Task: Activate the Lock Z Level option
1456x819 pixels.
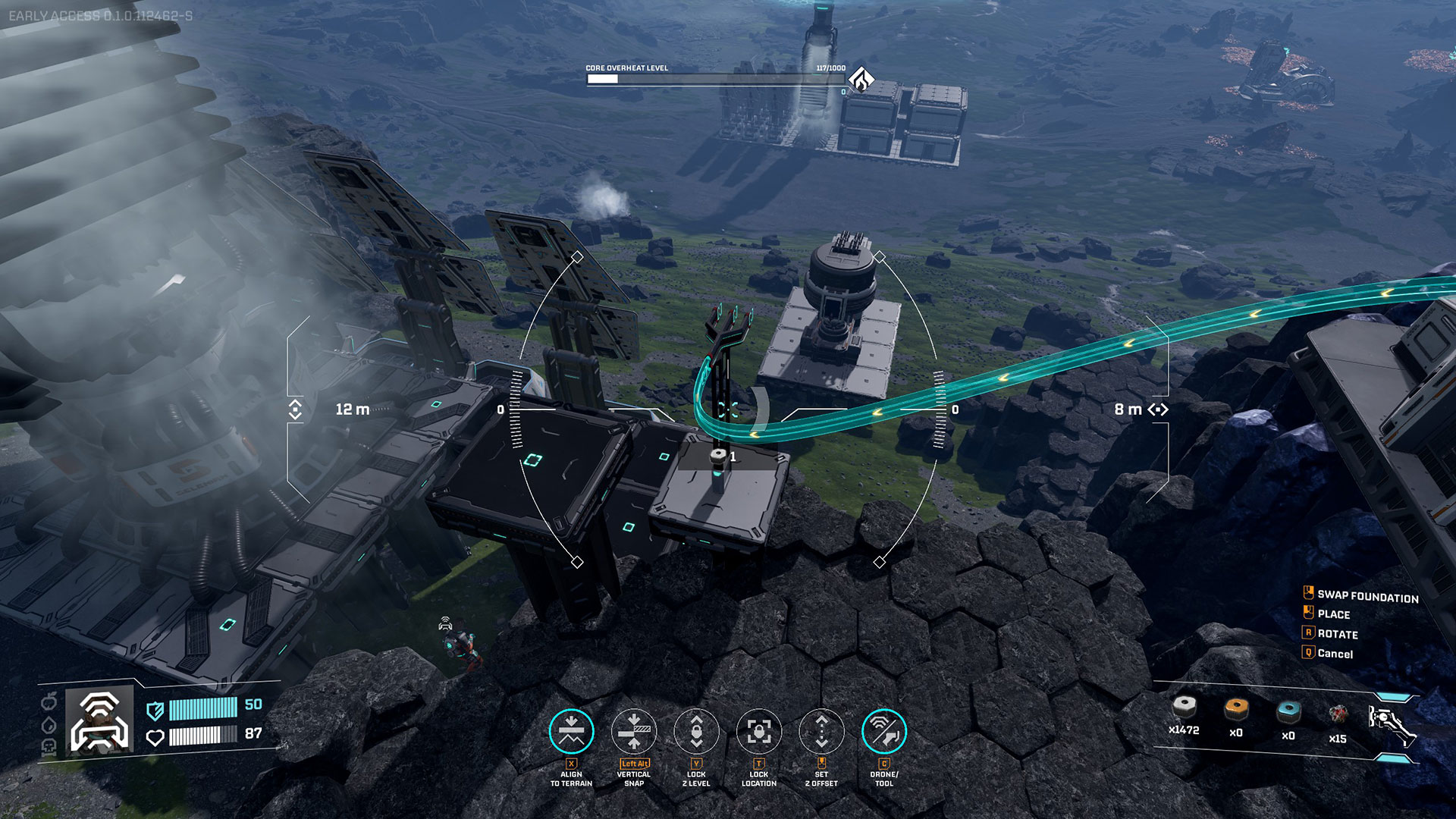Action: pyautogui.click(x=696, y=731)
